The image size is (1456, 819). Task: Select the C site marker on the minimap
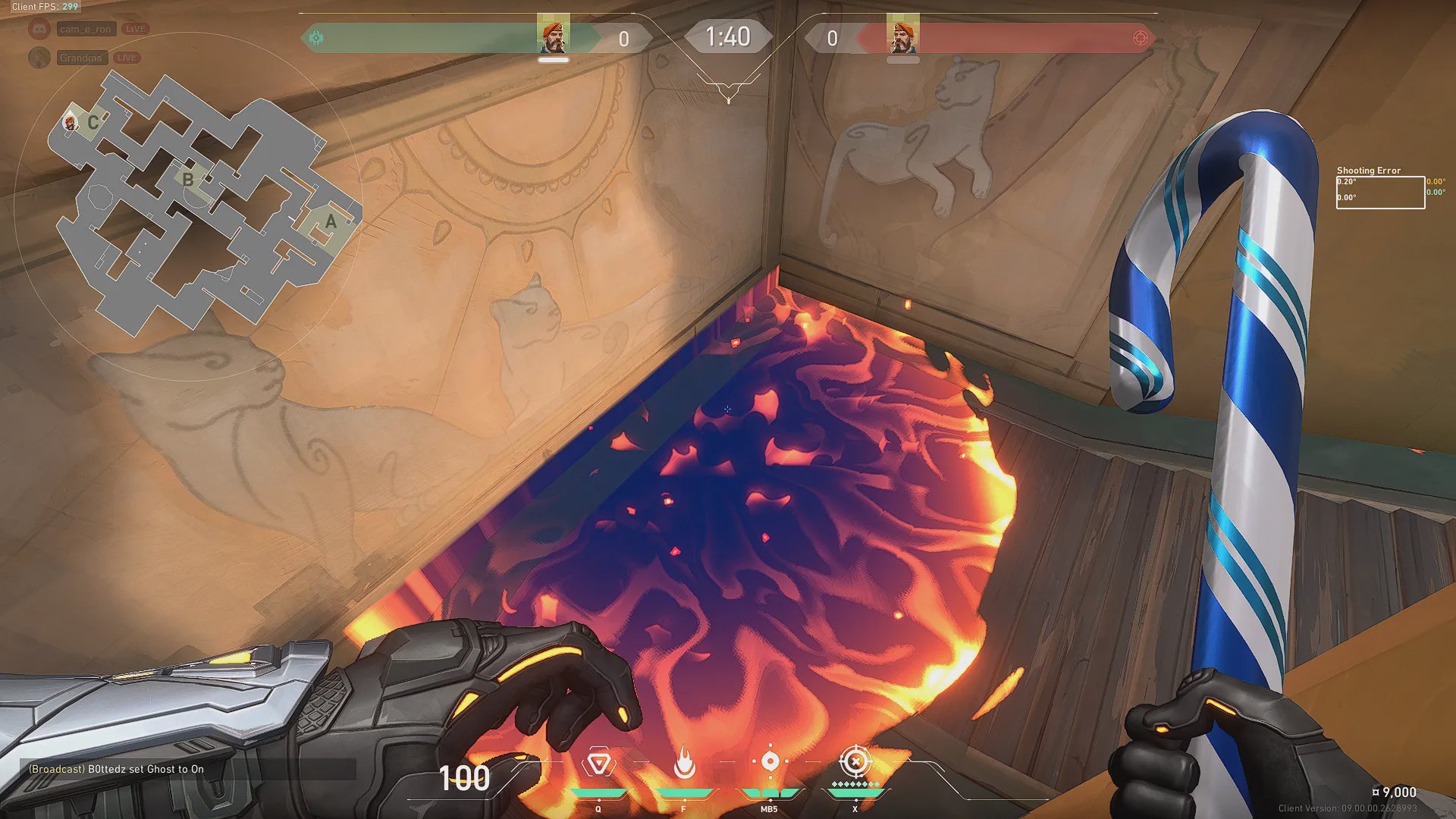point(93,122)
